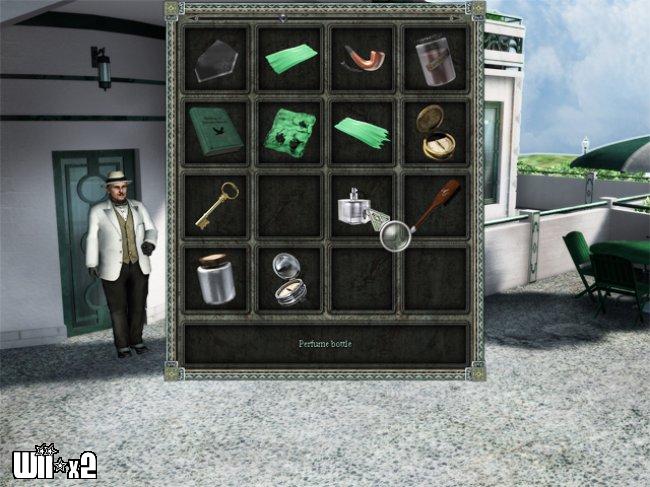Select the open brass compass
This screenshot has height=487, width=650.
[x=436, y=131]
